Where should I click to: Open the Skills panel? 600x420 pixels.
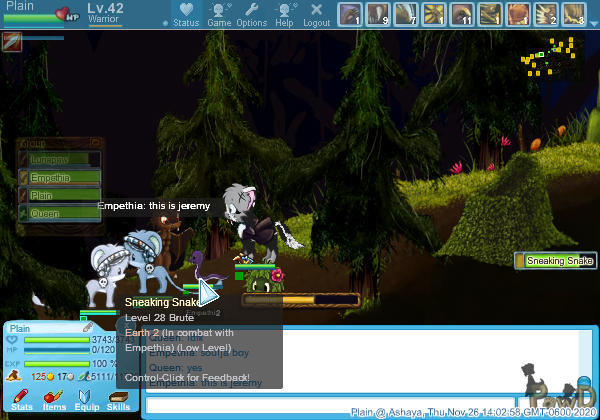point(118,400)
